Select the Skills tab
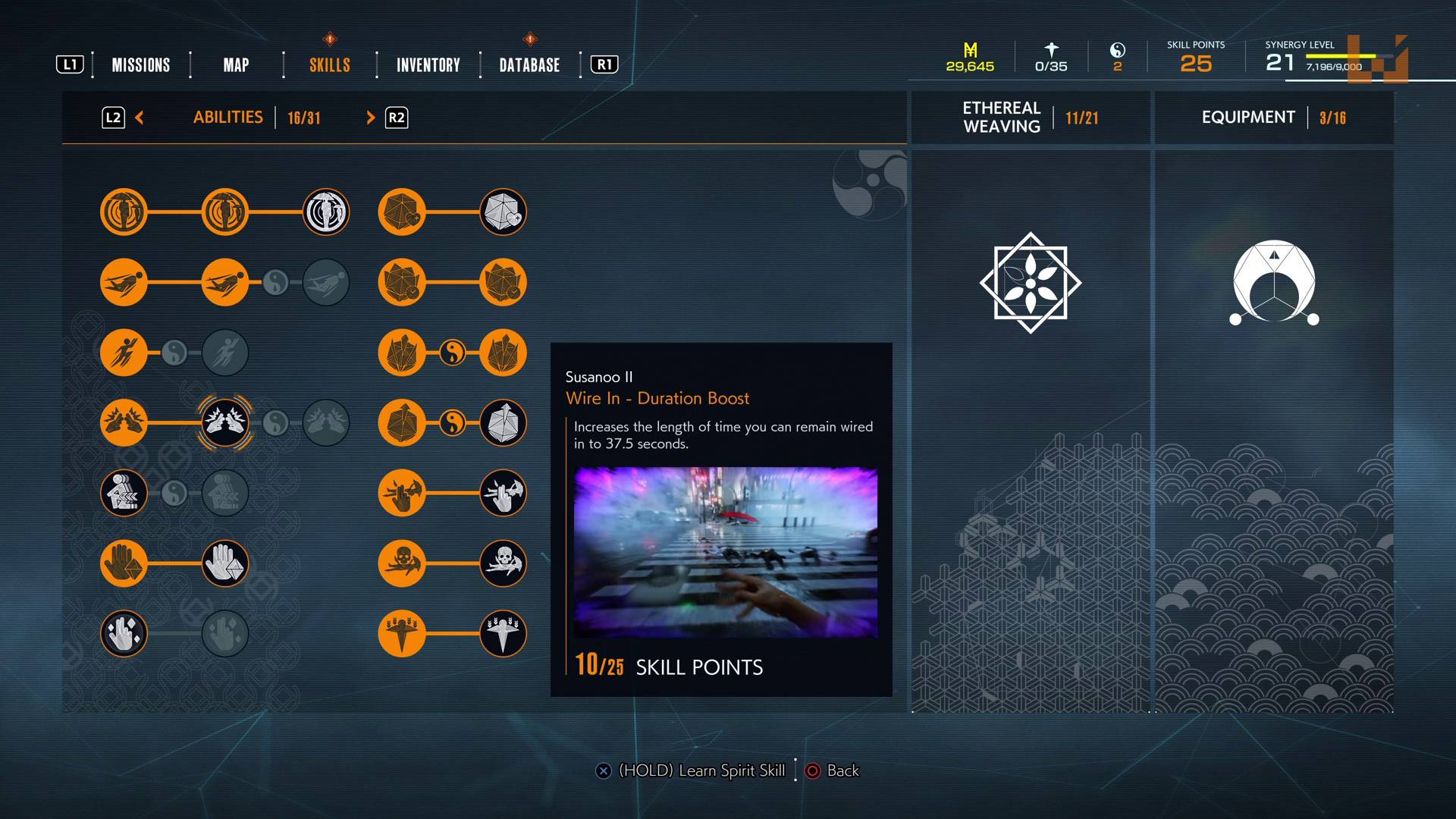Screen dimensions: 1456x819 330,65
